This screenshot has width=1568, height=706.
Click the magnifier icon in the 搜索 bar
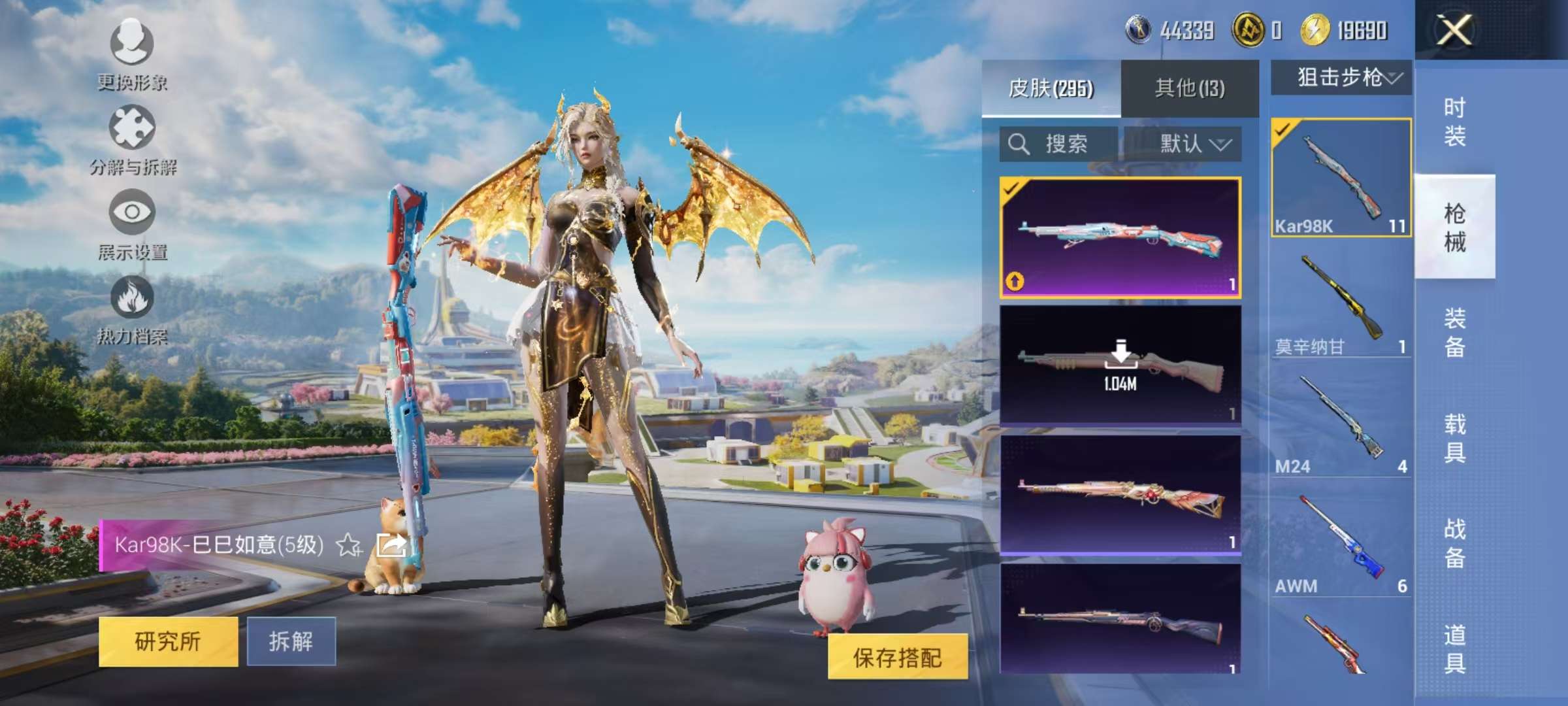pyautogui.click(x=1019, y=144)
